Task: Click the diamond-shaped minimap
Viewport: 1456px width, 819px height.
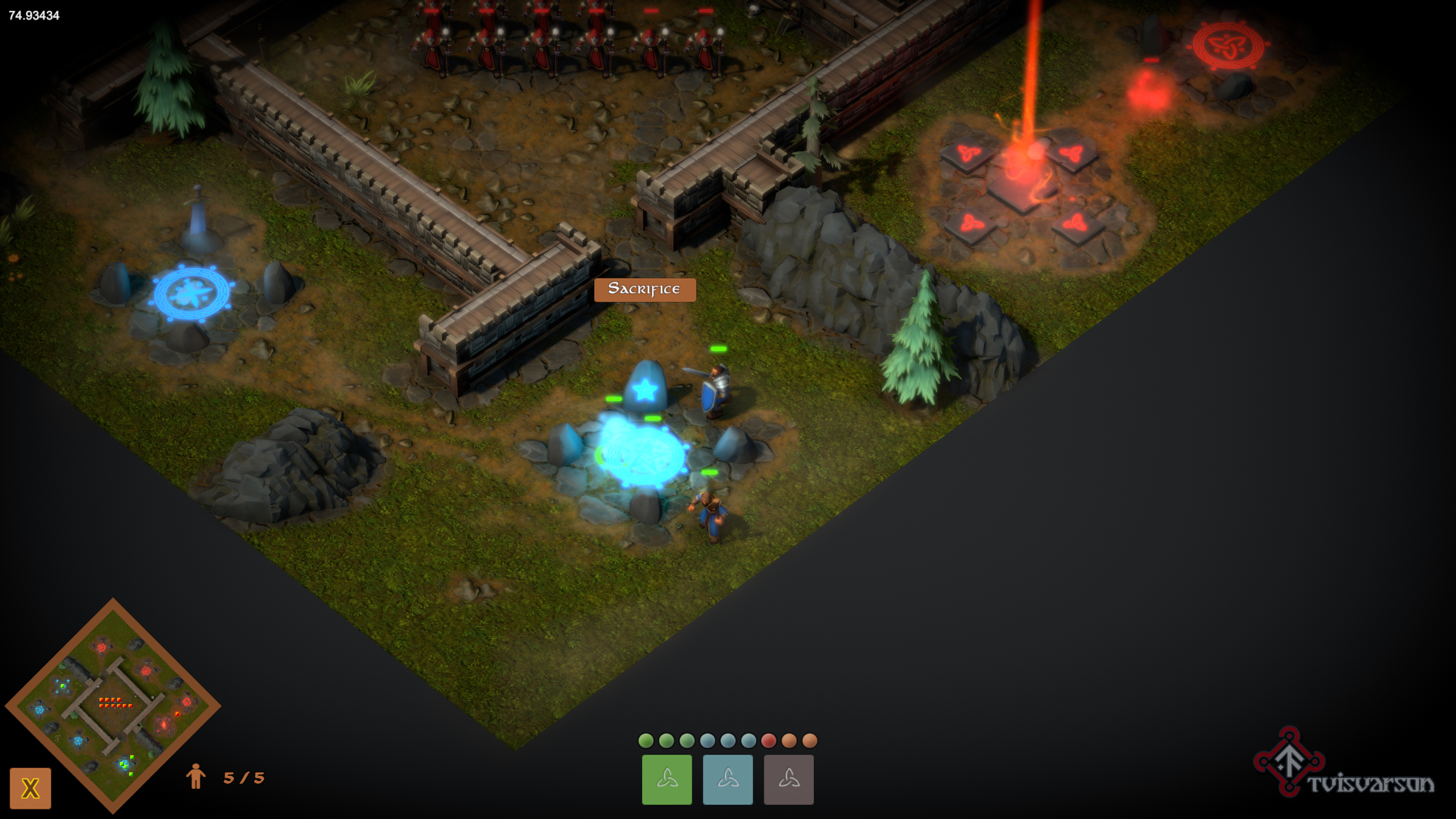Action: tap(113, 705)
